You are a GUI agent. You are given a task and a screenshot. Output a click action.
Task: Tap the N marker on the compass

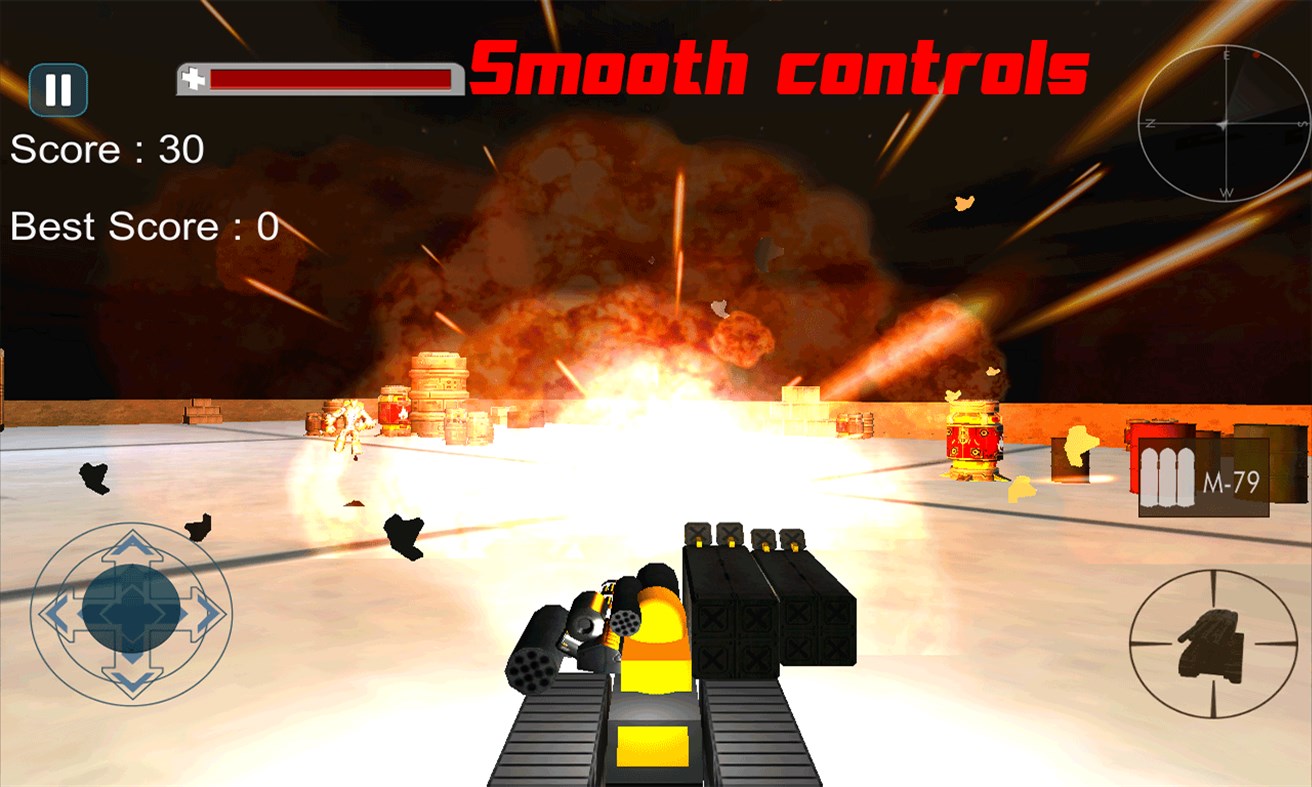(x=1150, y=123)
